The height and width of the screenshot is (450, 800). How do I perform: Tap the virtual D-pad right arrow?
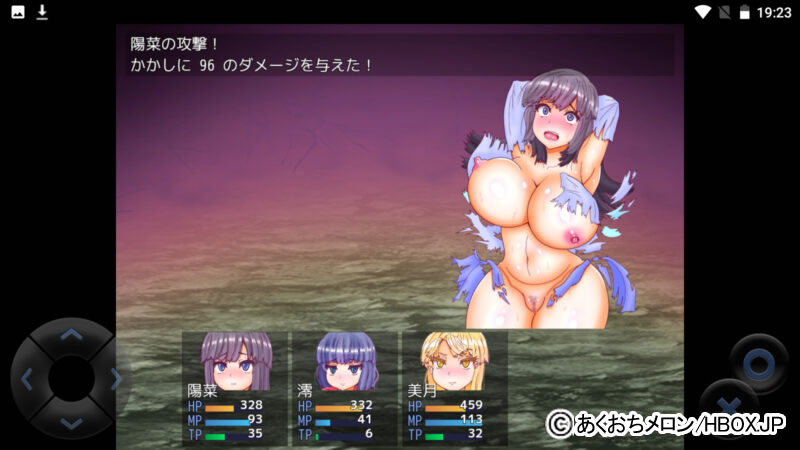coord(114,379)
